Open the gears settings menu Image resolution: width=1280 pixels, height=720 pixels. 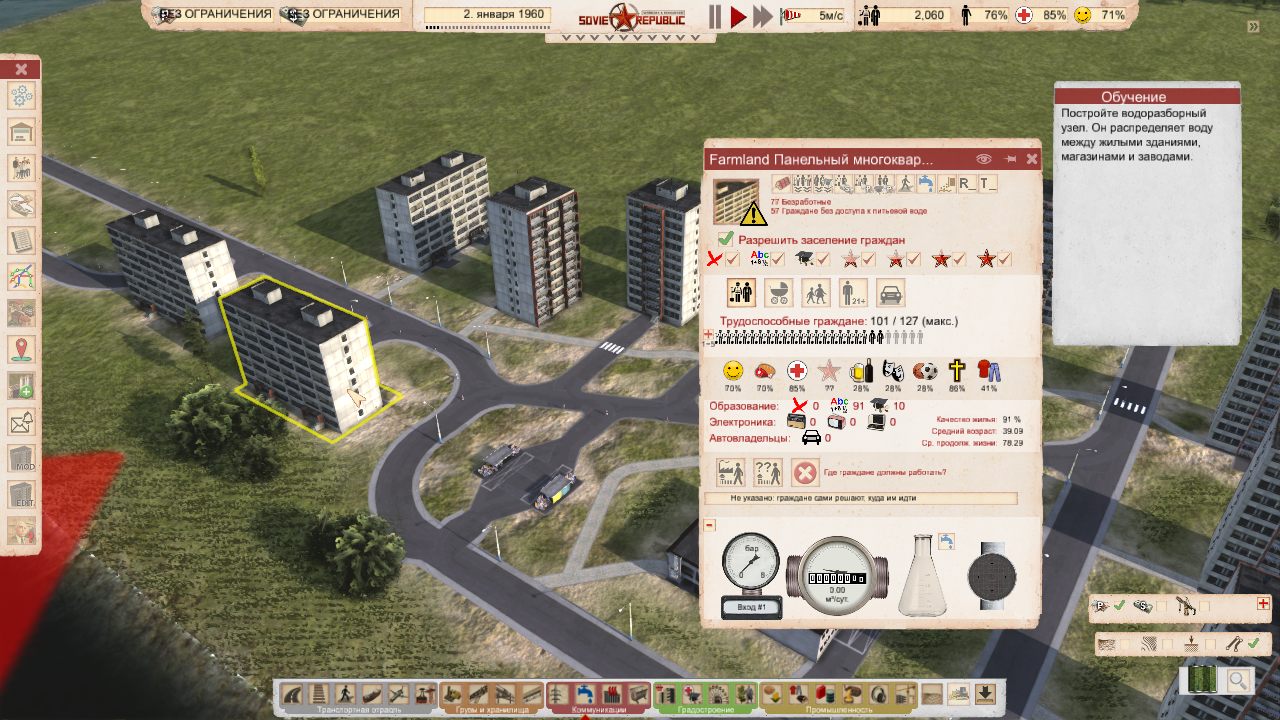click(21, 97)
